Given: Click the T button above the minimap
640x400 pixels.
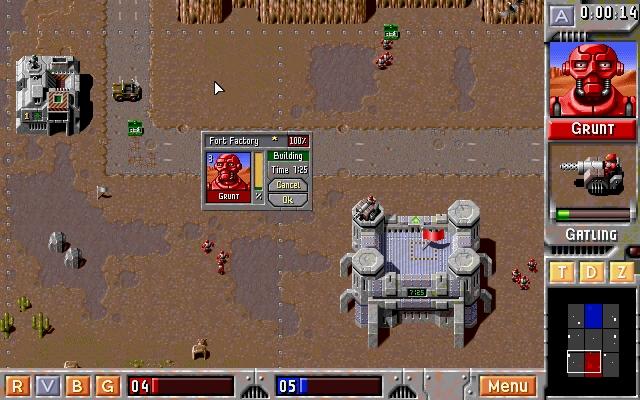Looking at the screenshot, I should [x=563, y=272].
